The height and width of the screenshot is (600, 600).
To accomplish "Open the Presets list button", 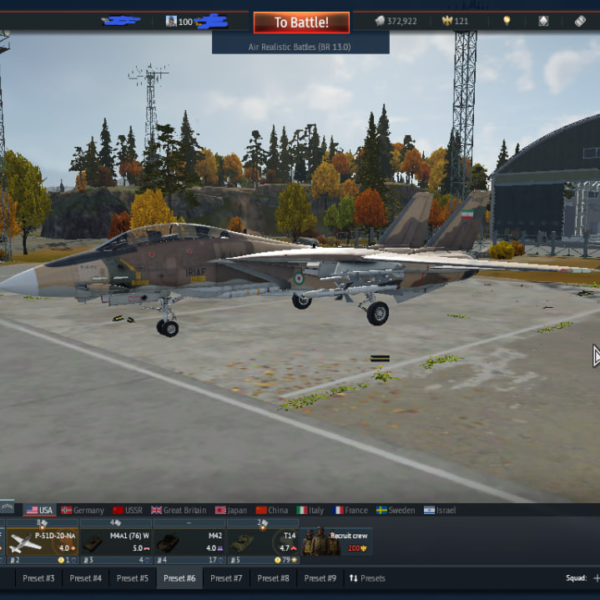I will click(x=366, y=578).
